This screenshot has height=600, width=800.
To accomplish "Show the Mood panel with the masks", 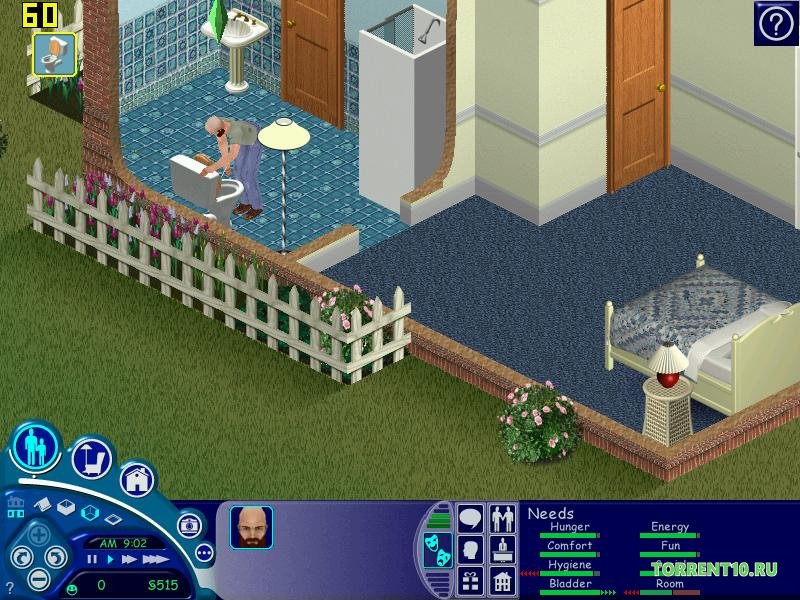I will 437,551.
